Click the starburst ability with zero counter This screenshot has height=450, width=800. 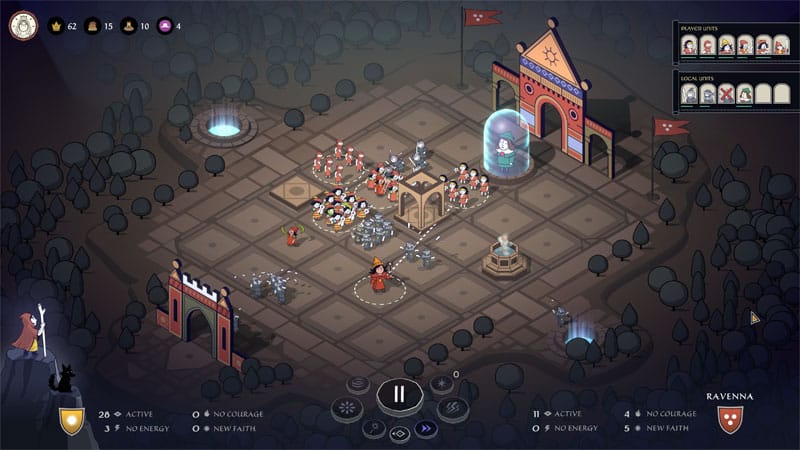(441, 385)
